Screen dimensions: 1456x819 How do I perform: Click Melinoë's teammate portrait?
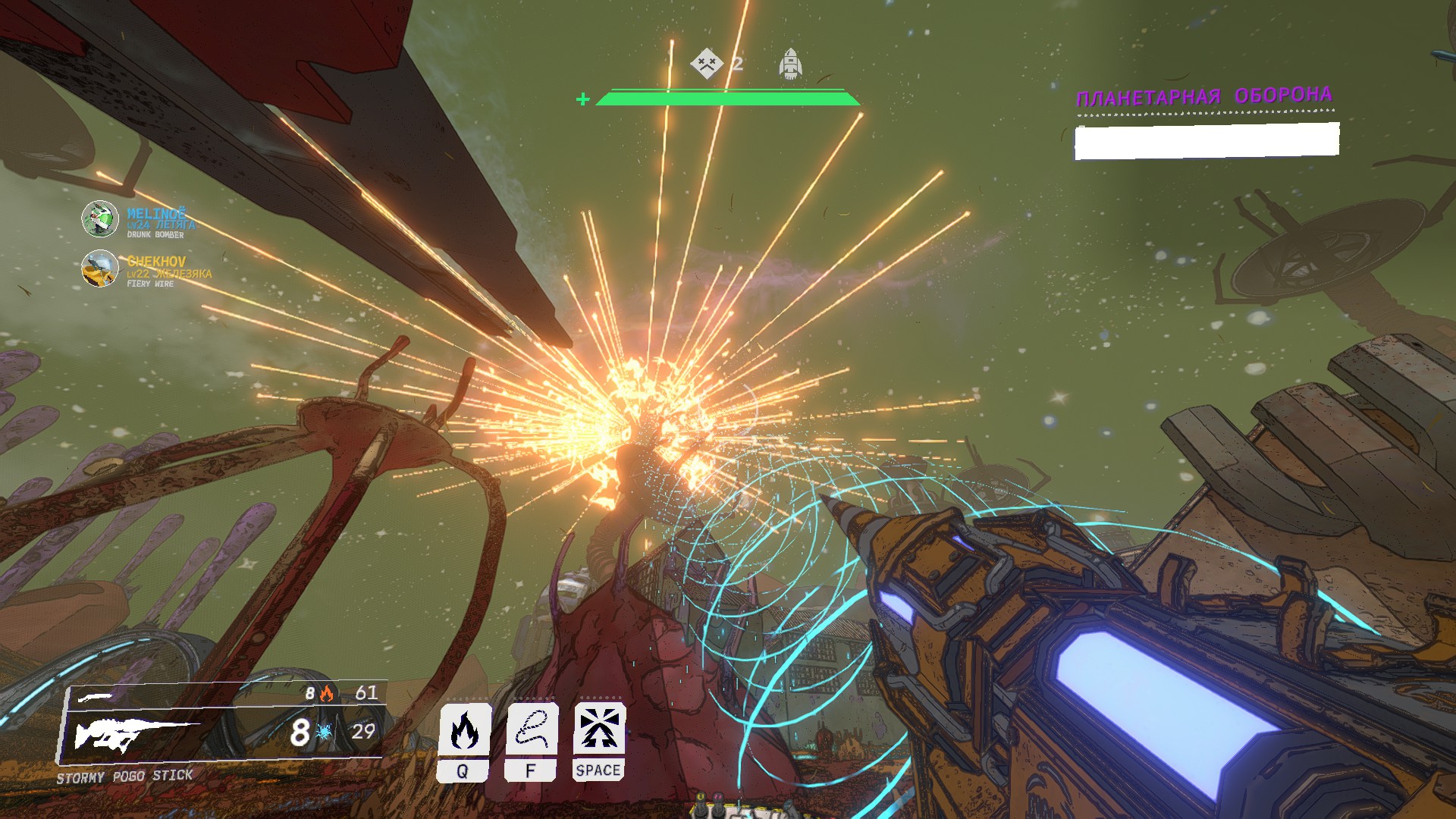coord(99,219)
